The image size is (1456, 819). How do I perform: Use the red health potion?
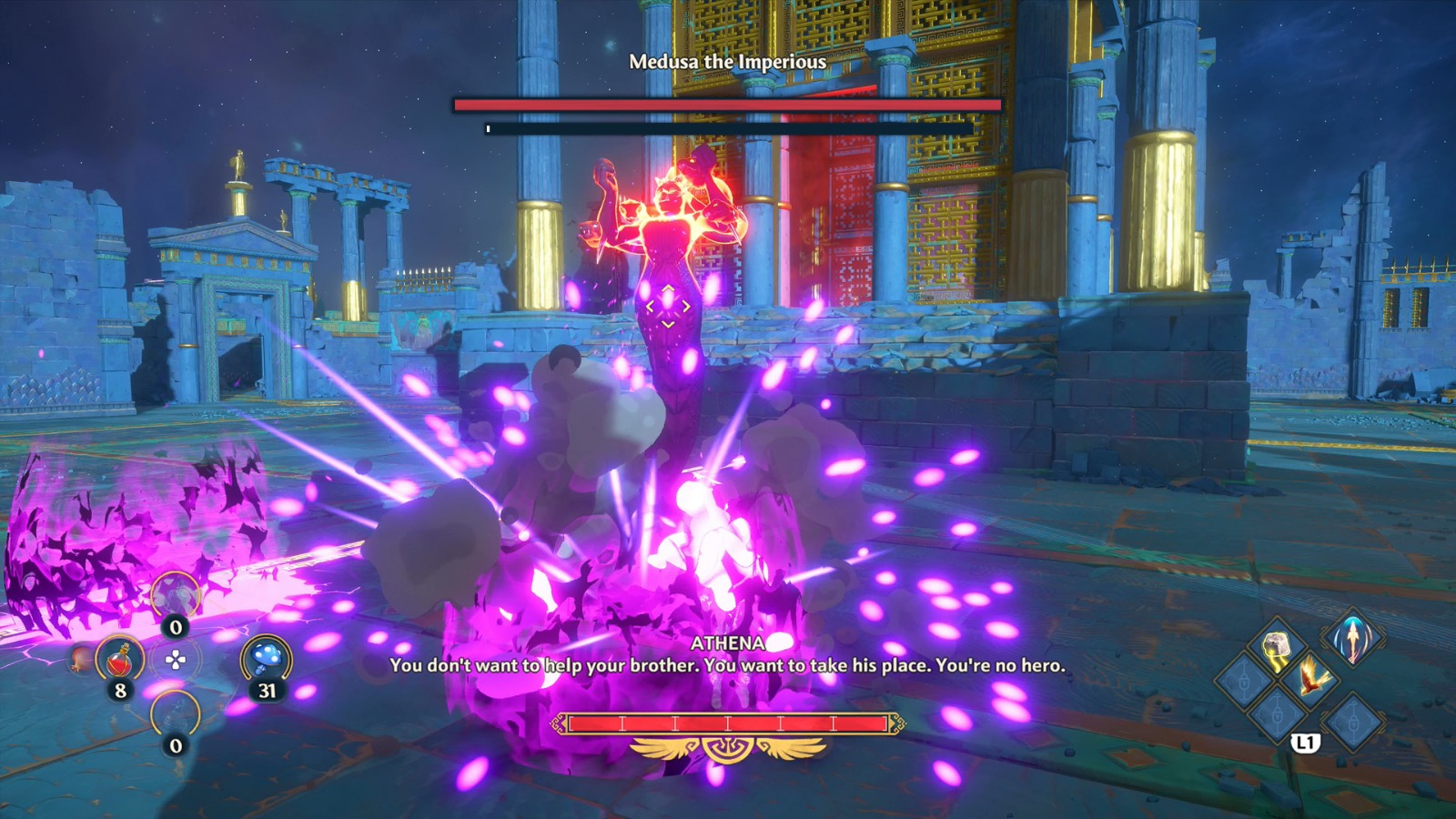(x=120, y=659)
